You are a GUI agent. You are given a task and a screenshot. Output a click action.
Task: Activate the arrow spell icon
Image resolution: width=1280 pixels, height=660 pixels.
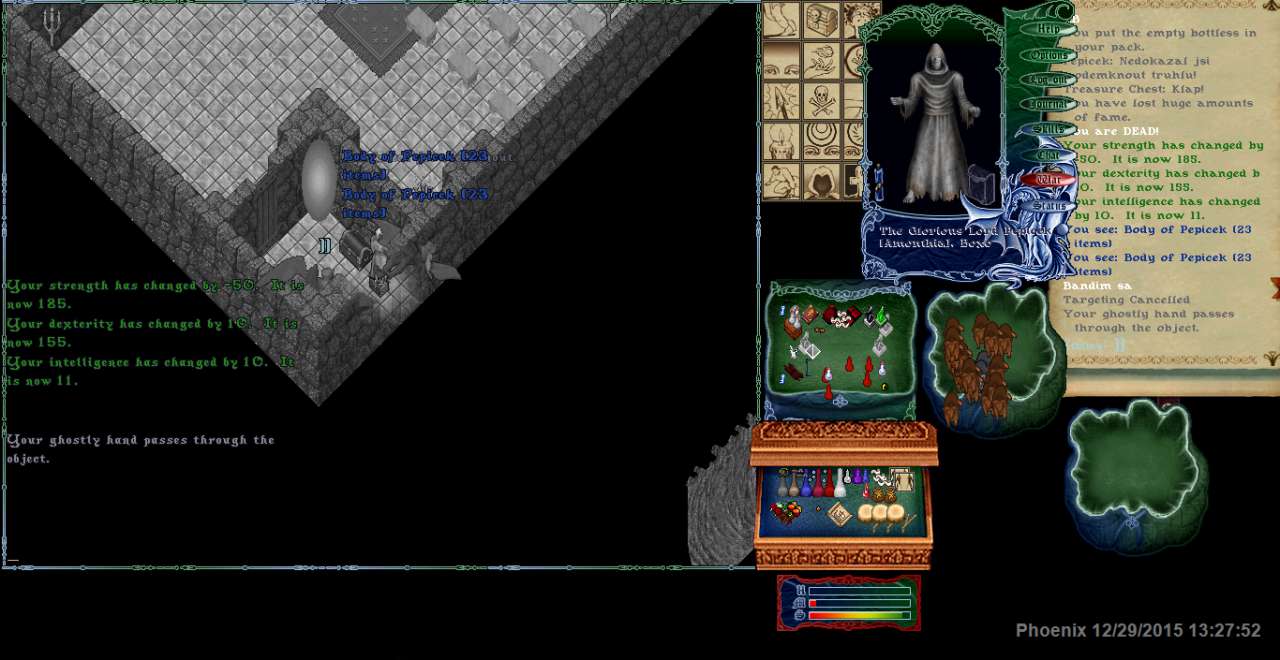tap(781, 100)
